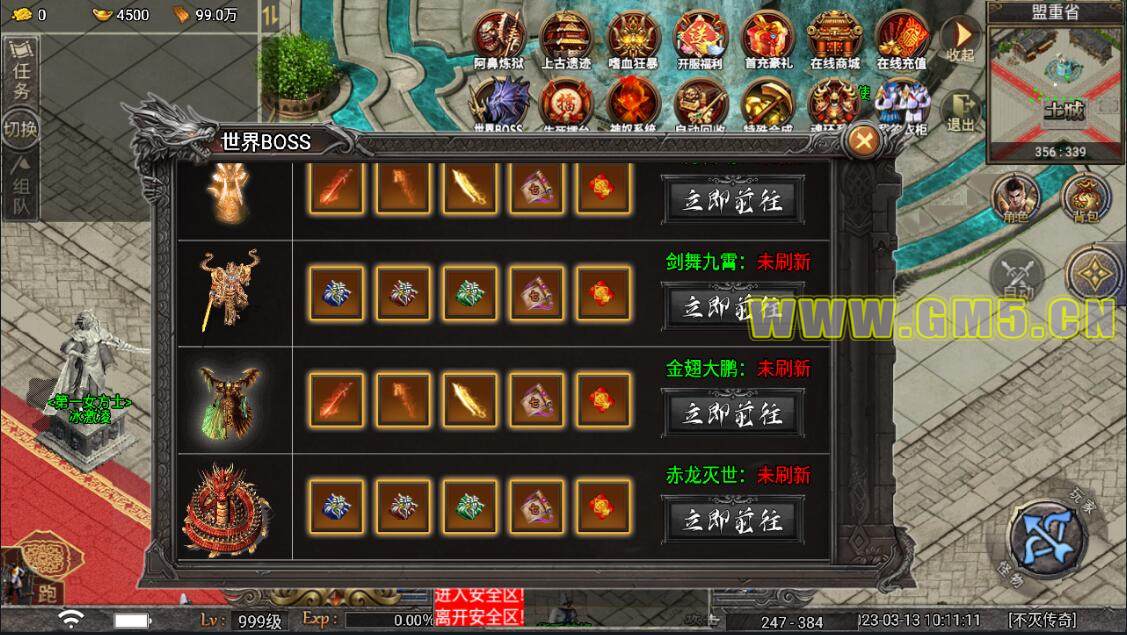Click the 退出 exit button
This screenshot has height=635, width=1127.
point(961,110)
